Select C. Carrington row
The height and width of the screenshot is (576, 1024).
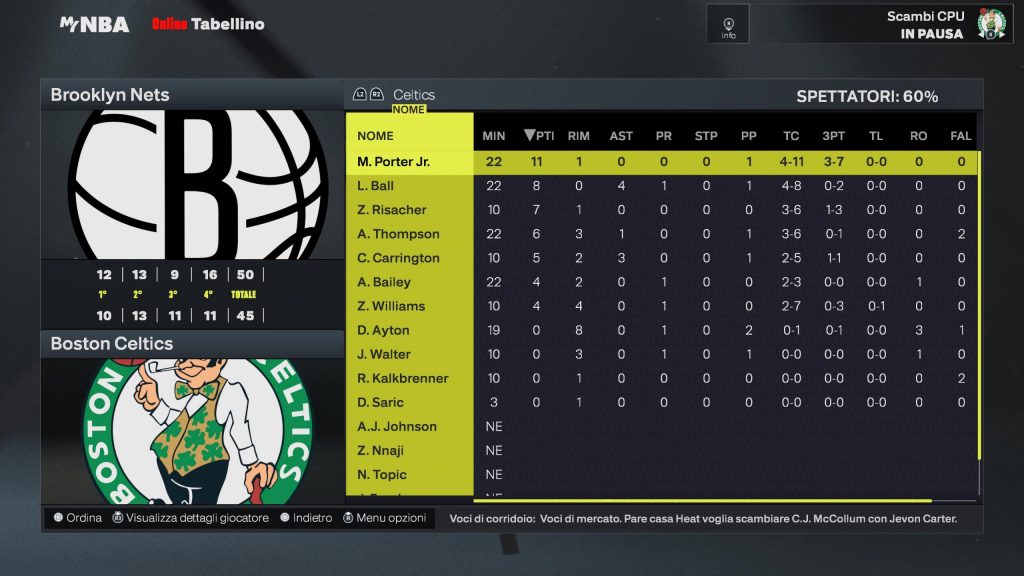point(398,258)
